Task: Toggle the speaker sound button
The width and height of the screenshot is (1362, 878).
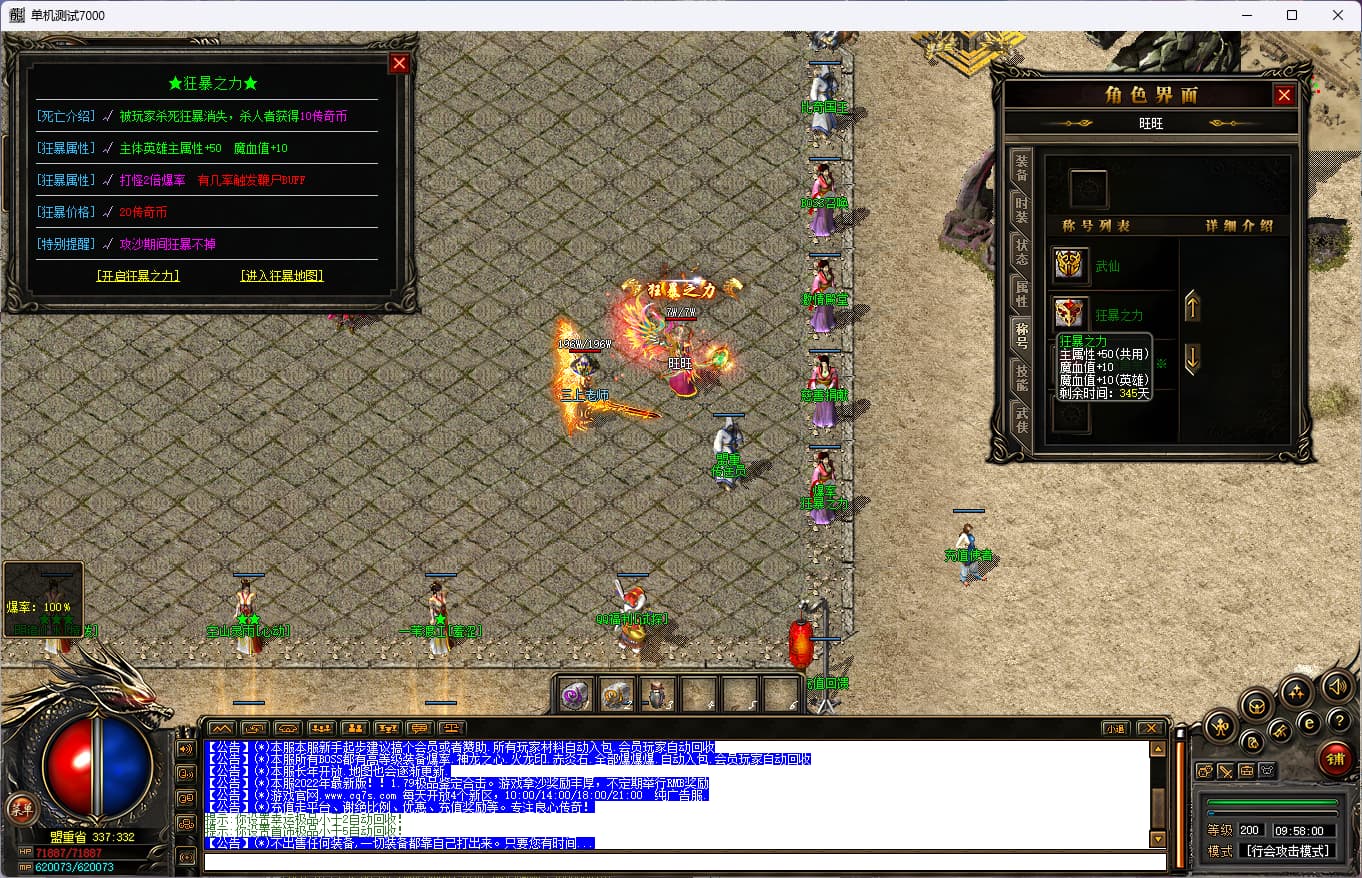Action: tap(1337, 686)
